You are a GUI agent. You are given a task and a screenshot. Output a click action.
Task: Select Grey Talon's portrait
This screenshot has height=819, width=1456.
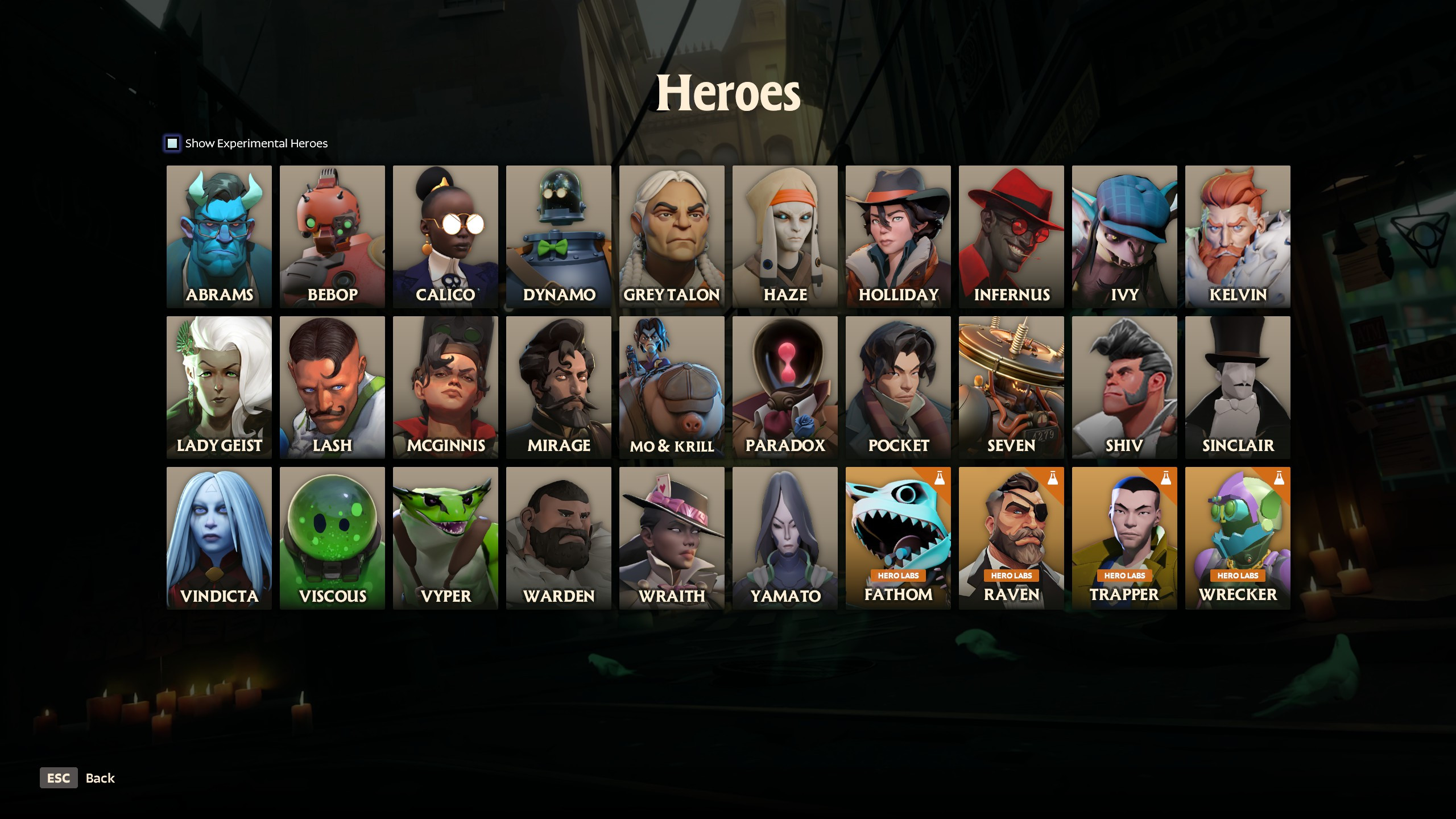[671, 236]
